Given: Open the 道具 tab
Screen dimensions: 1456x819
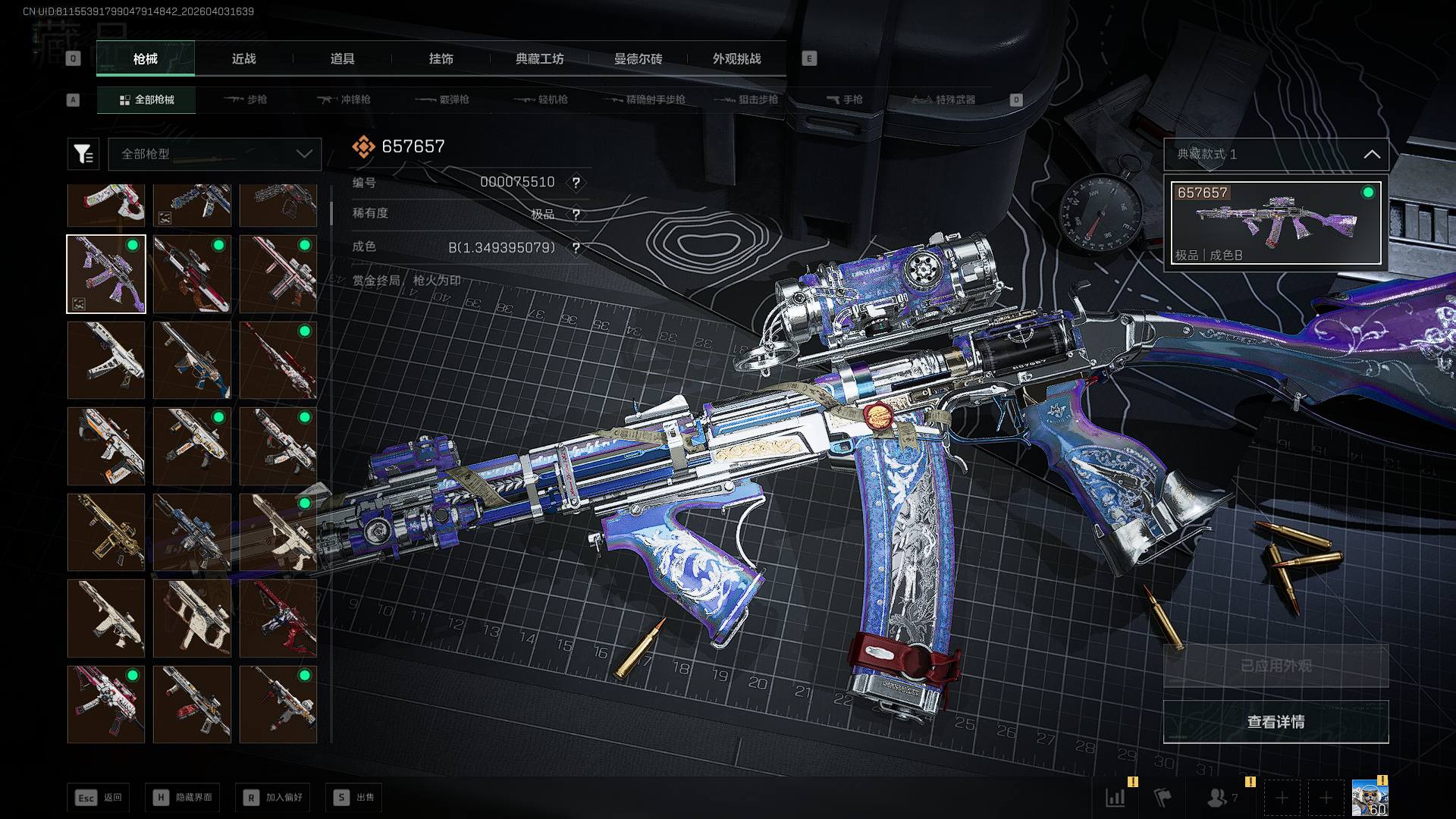Looking at the screenshot, I should (x=342, y=58).
